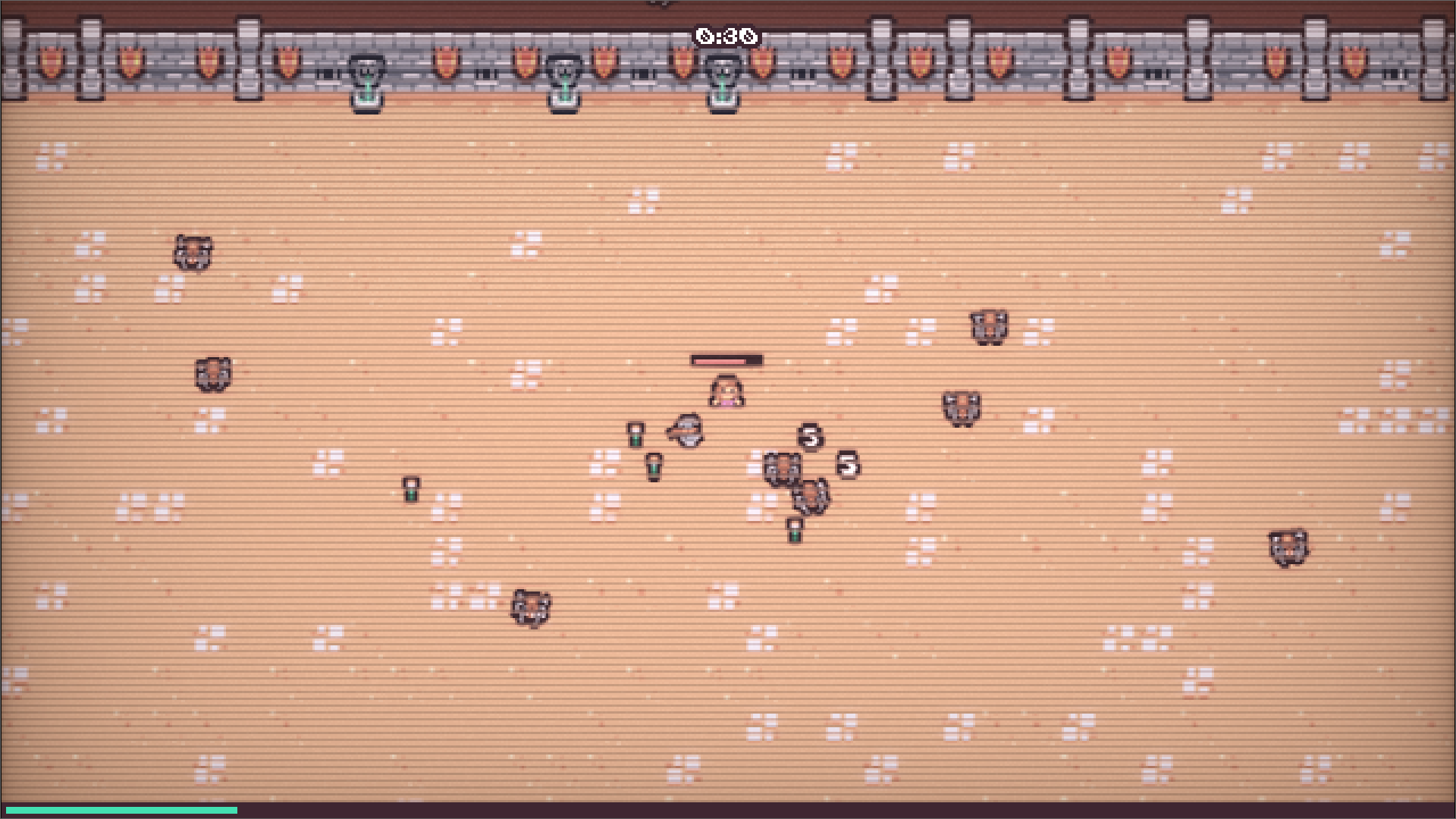Click the green progress bar at bottom left
Image resolution: width=1456 pixels, height=819 pixels.
click(x=121, y=809)
